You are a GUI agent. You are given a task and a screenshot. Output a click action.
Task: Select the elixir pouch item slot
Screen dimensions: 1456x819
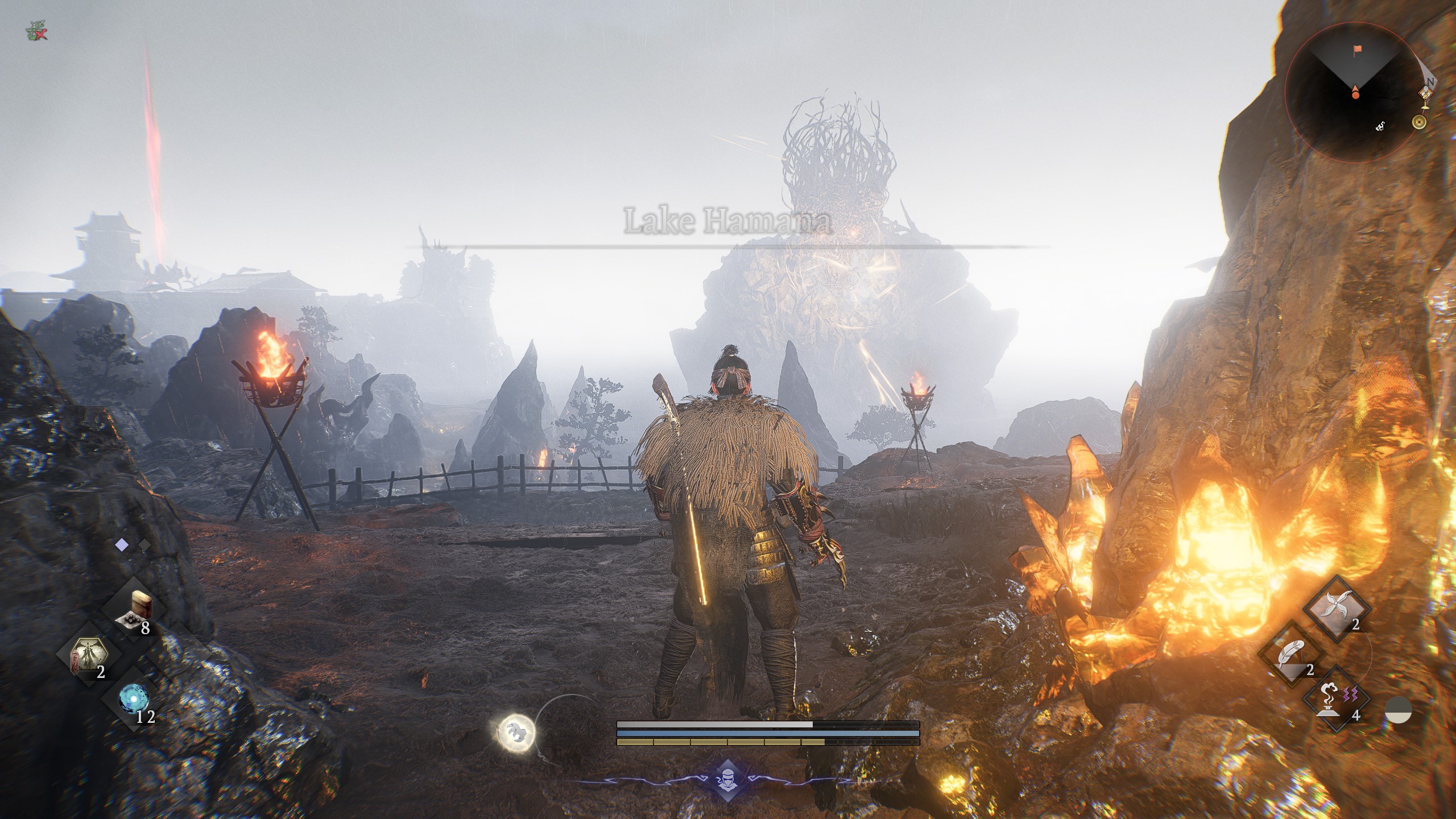point(134,609)
